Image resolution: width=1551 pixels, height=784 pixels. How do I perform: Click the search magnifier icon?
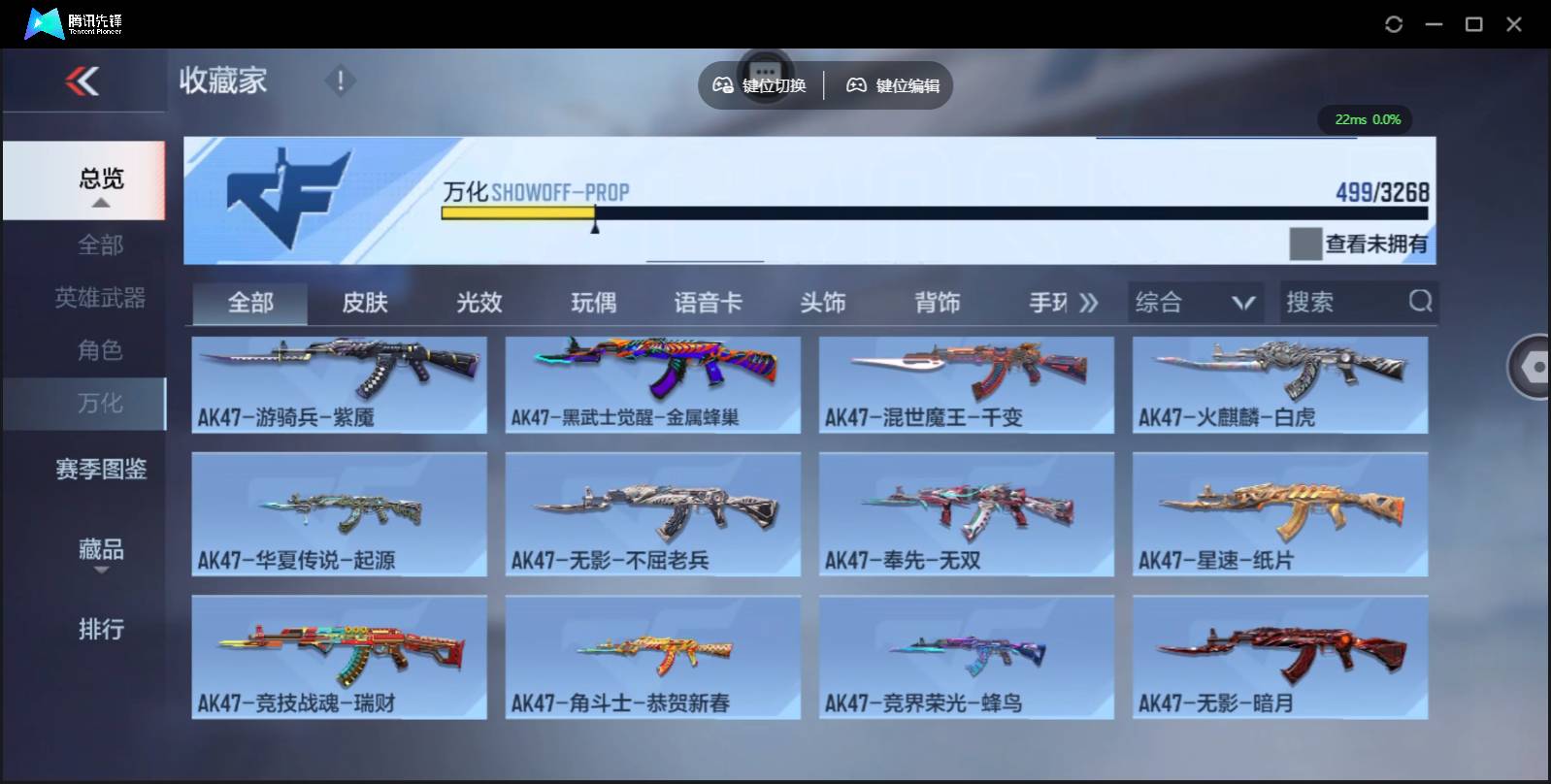pyautogui.click(x=1421, y=302)
